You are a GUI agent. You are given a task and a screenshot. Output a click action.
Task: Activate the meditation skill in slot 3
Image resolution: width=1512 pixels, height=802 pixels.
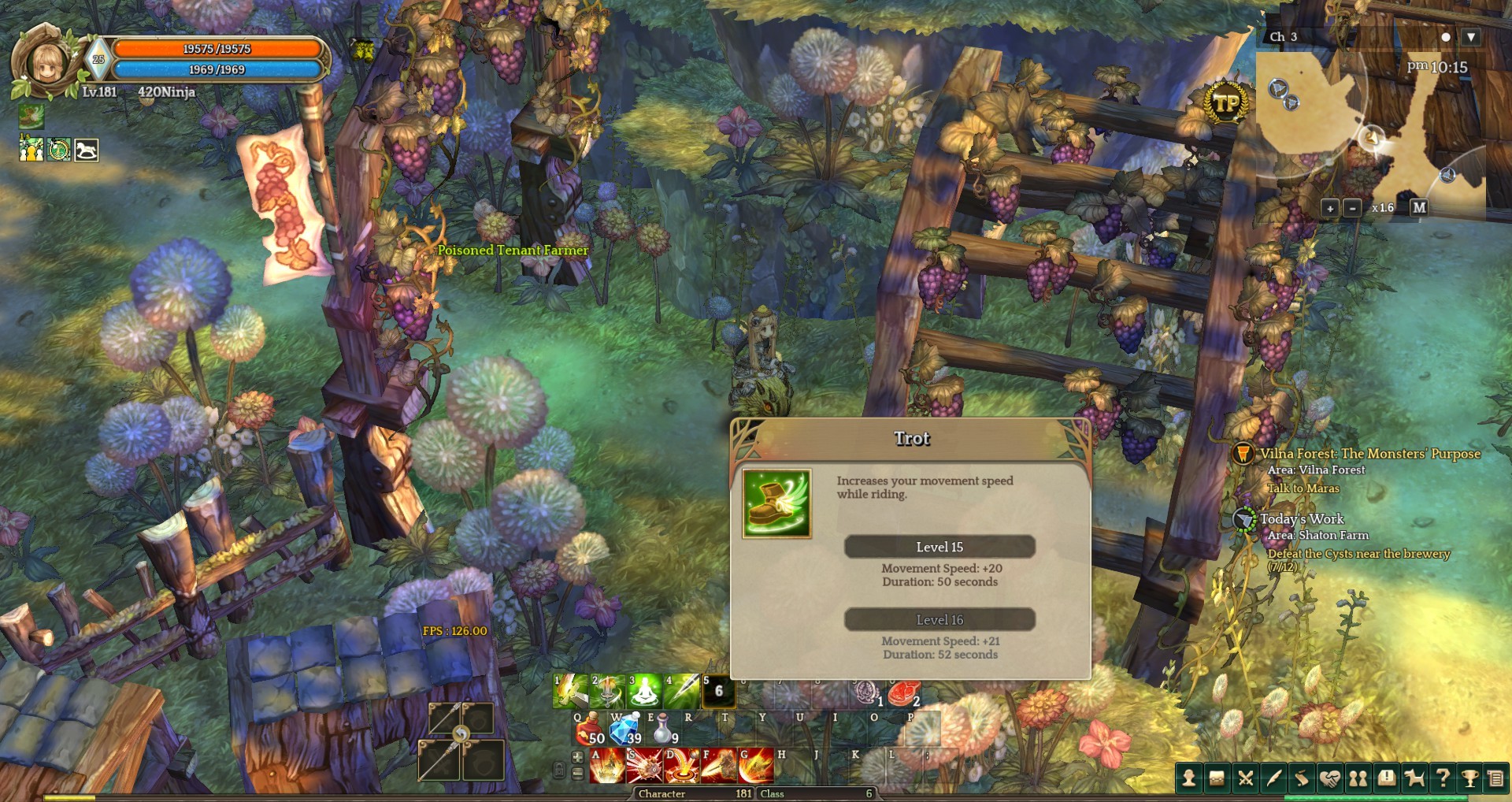click(x=644, y=692)
